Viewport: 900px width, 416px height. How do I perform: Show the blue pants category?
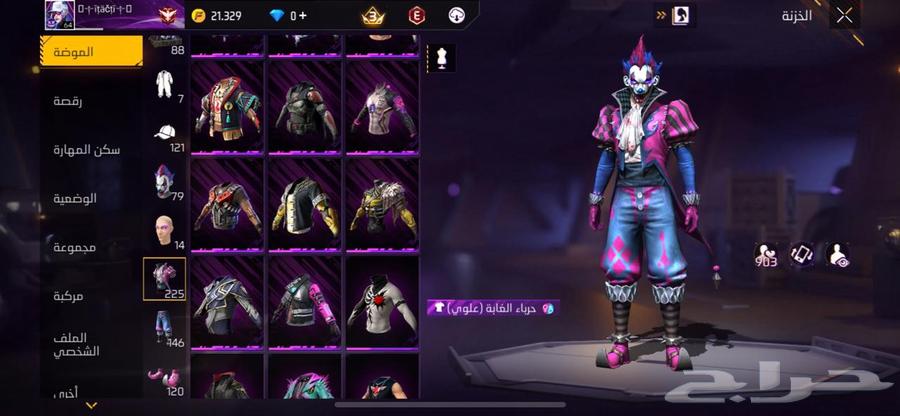(165, 326)
